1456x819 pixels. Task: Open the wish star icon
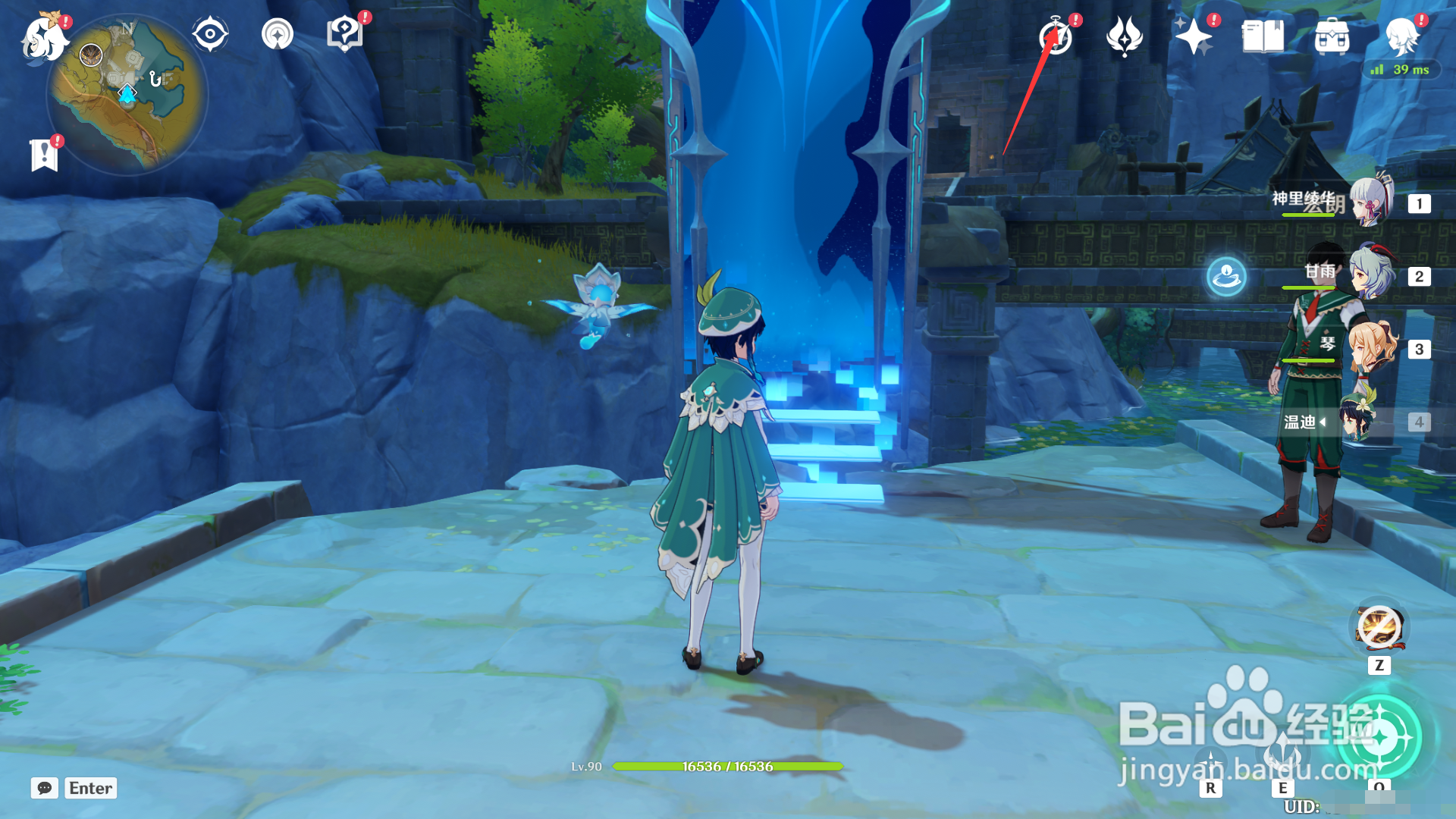pyautogui.click(x=1193, y=36)
